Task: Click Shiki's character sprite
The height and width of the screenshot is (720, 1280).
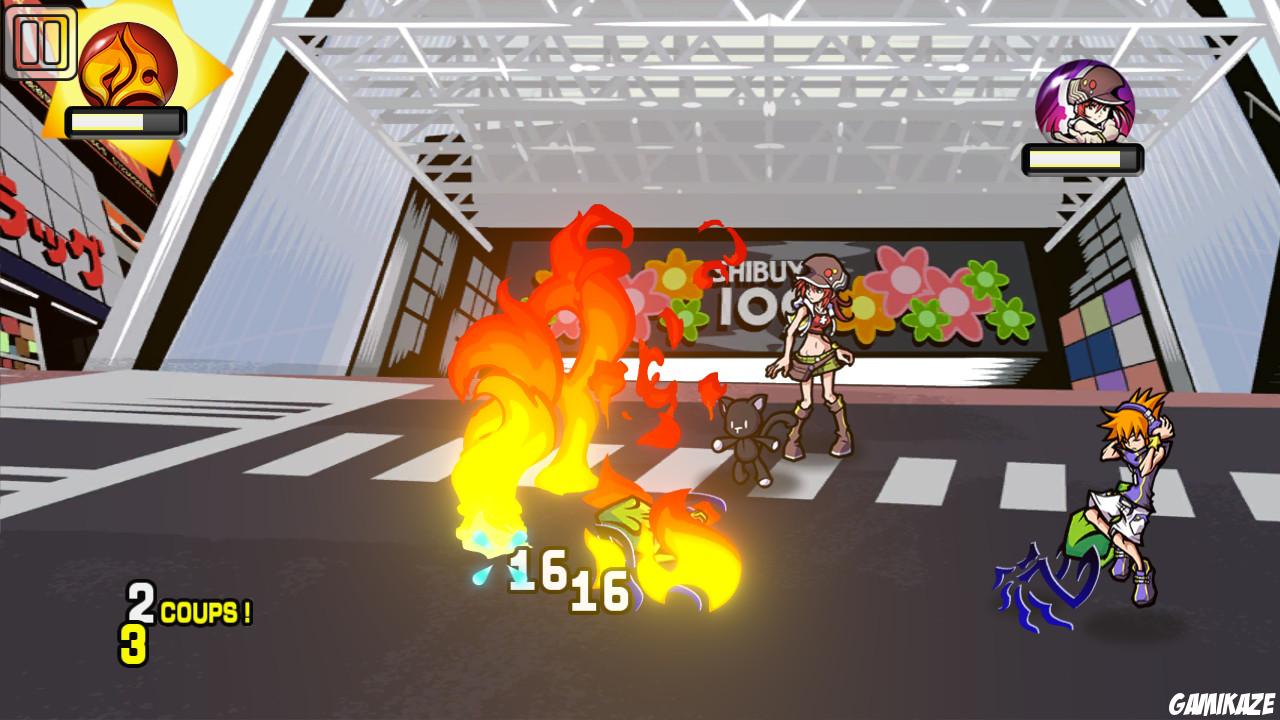Action: click(815, 350)
